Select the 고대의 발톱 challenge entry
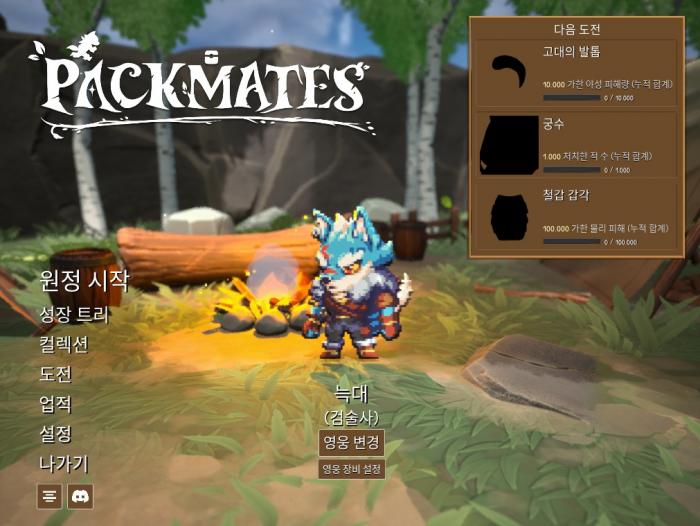This screenshot has width=700, height=526. point(578,74)
